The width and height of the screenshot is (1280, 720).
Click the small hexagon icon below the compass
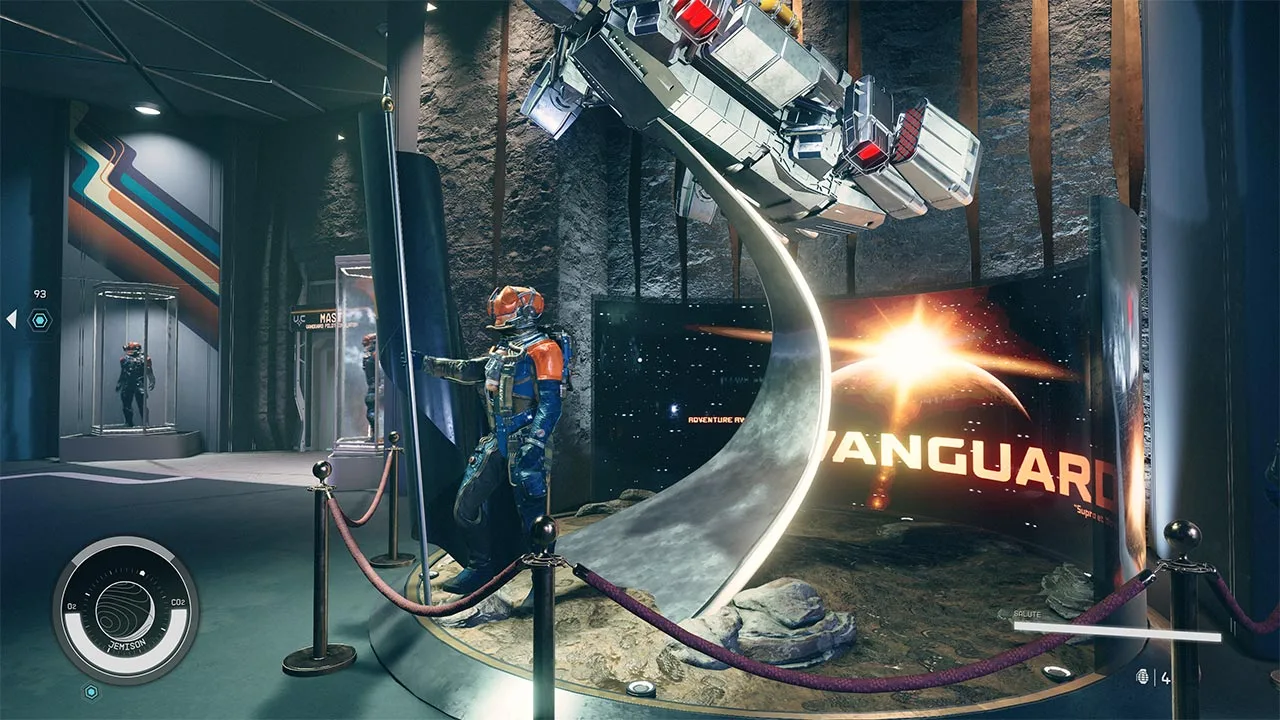91,691
